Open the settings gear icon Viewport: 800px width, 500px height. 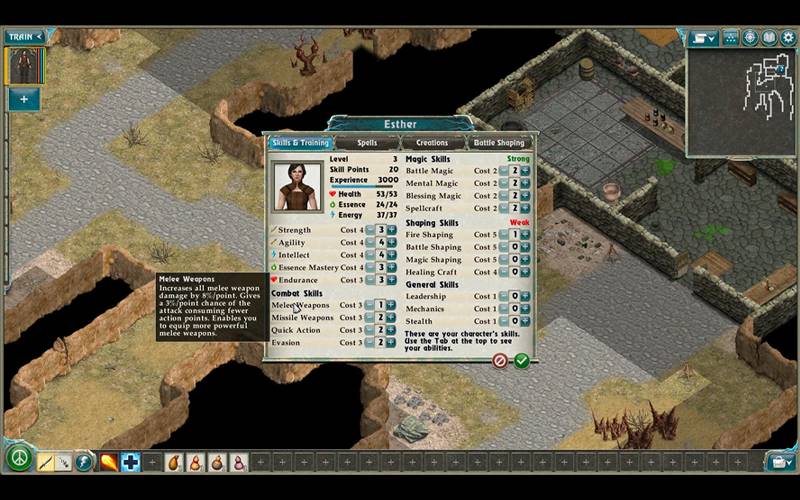[789, 38]
